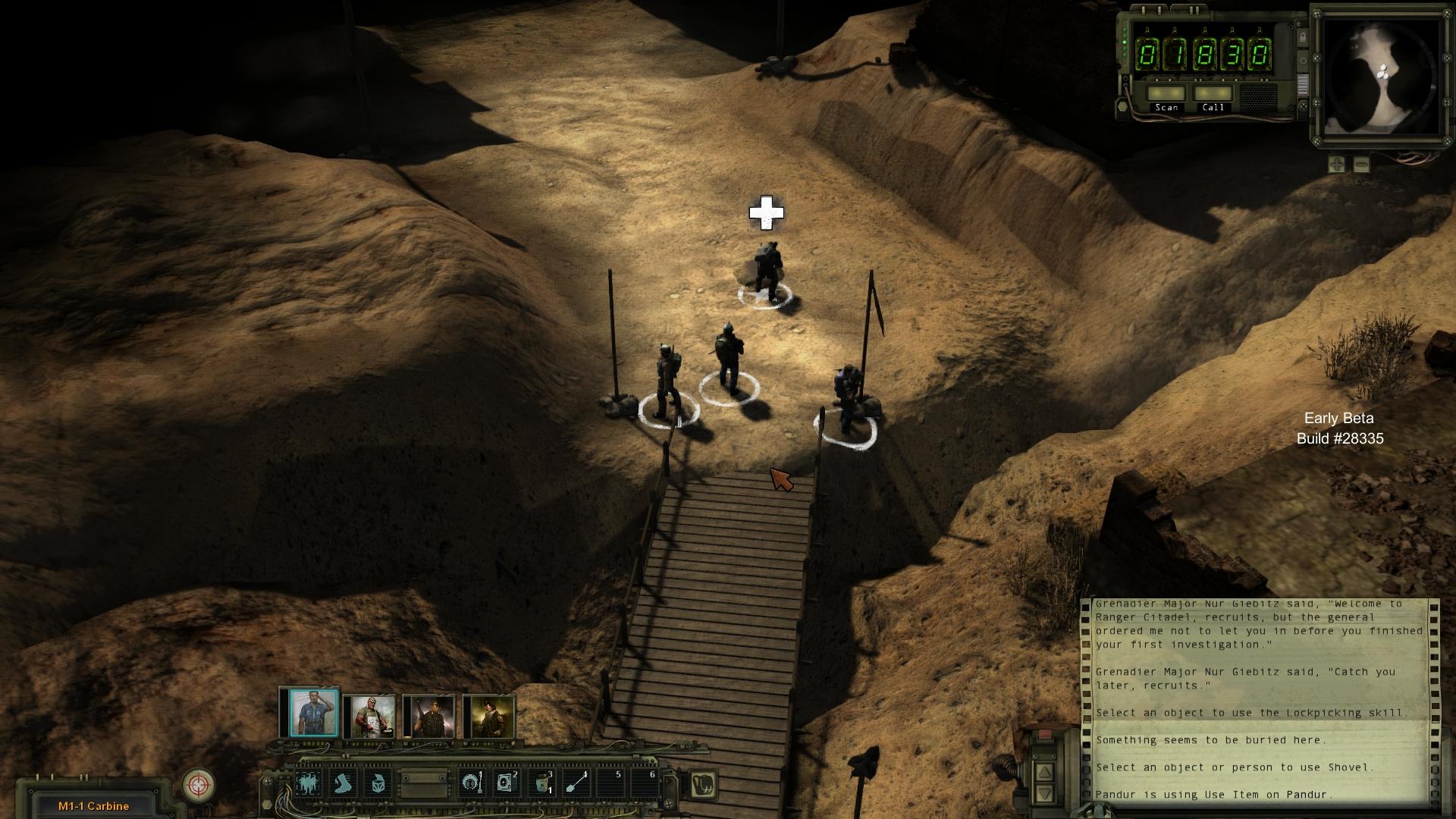Screen dimensions: 1456x819
Task: Select the ranger portrait in blue overalls
Action: pos(313,714)
